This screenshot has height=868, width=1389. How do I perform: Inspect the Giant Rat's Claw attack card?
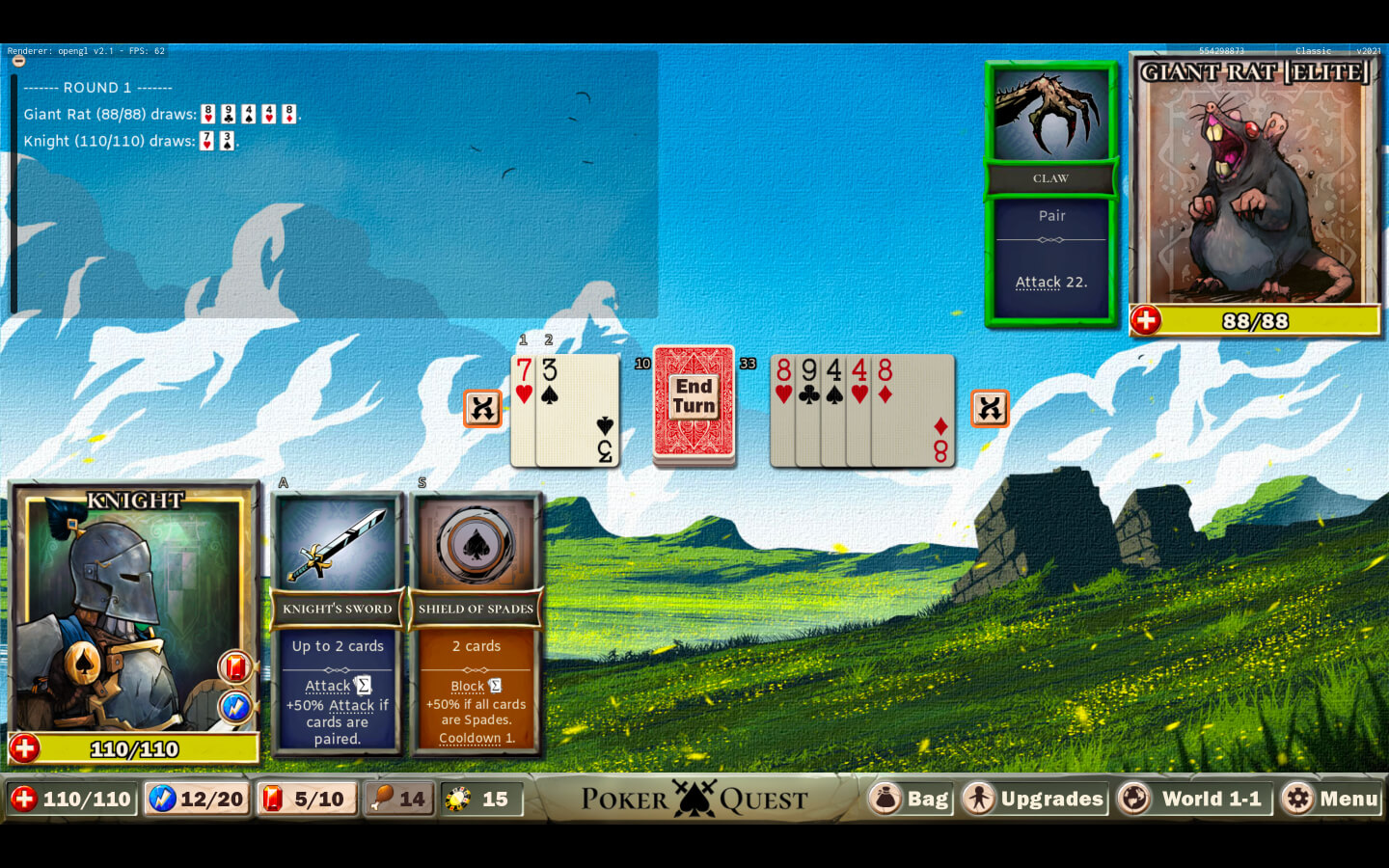1050,193
